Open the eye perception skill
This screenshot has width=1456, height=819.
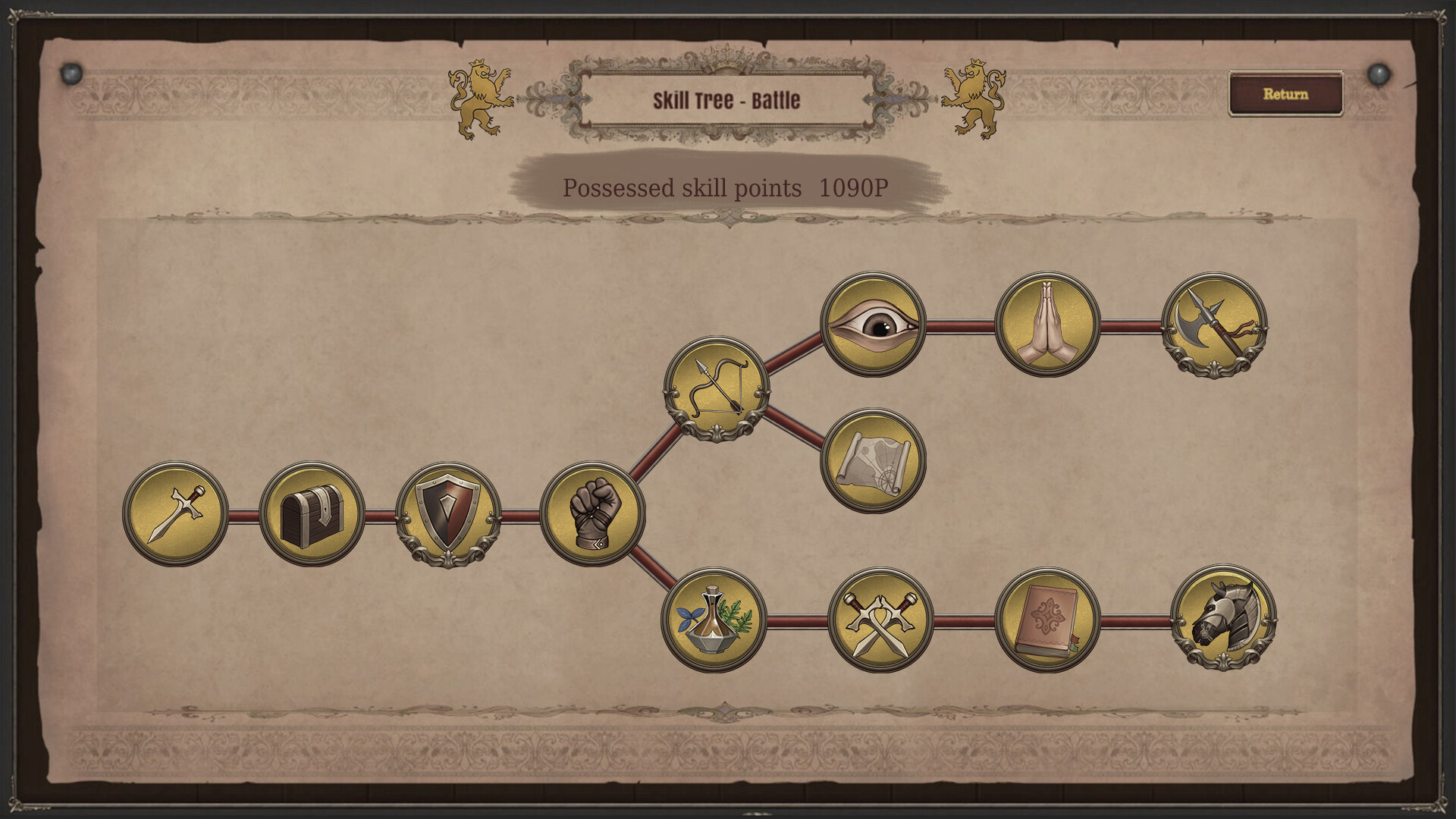point(872,326)
